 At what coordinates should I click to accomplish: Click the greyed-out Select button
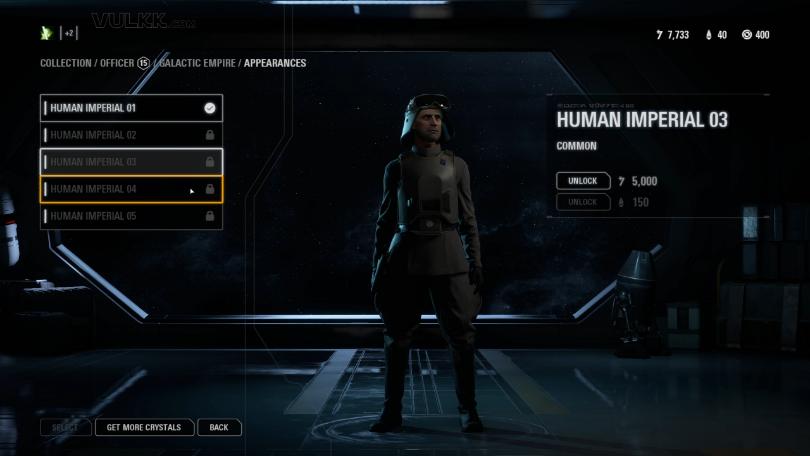coord(65,427)
